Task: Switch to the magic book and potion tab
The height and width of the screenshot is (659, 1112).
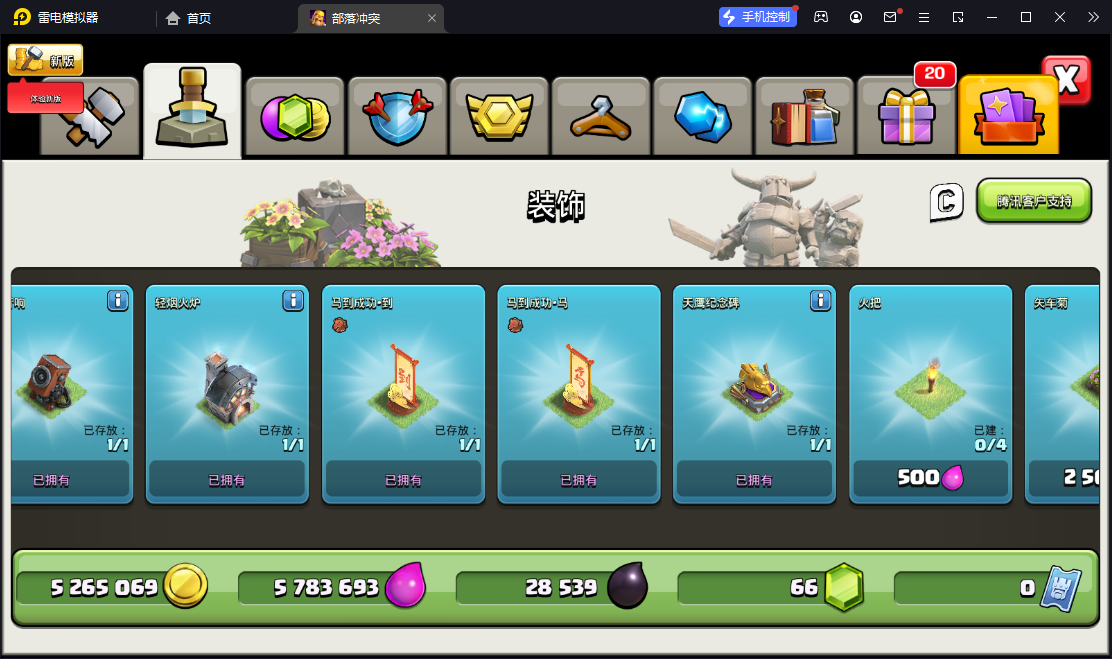Action: coord(806,116)
